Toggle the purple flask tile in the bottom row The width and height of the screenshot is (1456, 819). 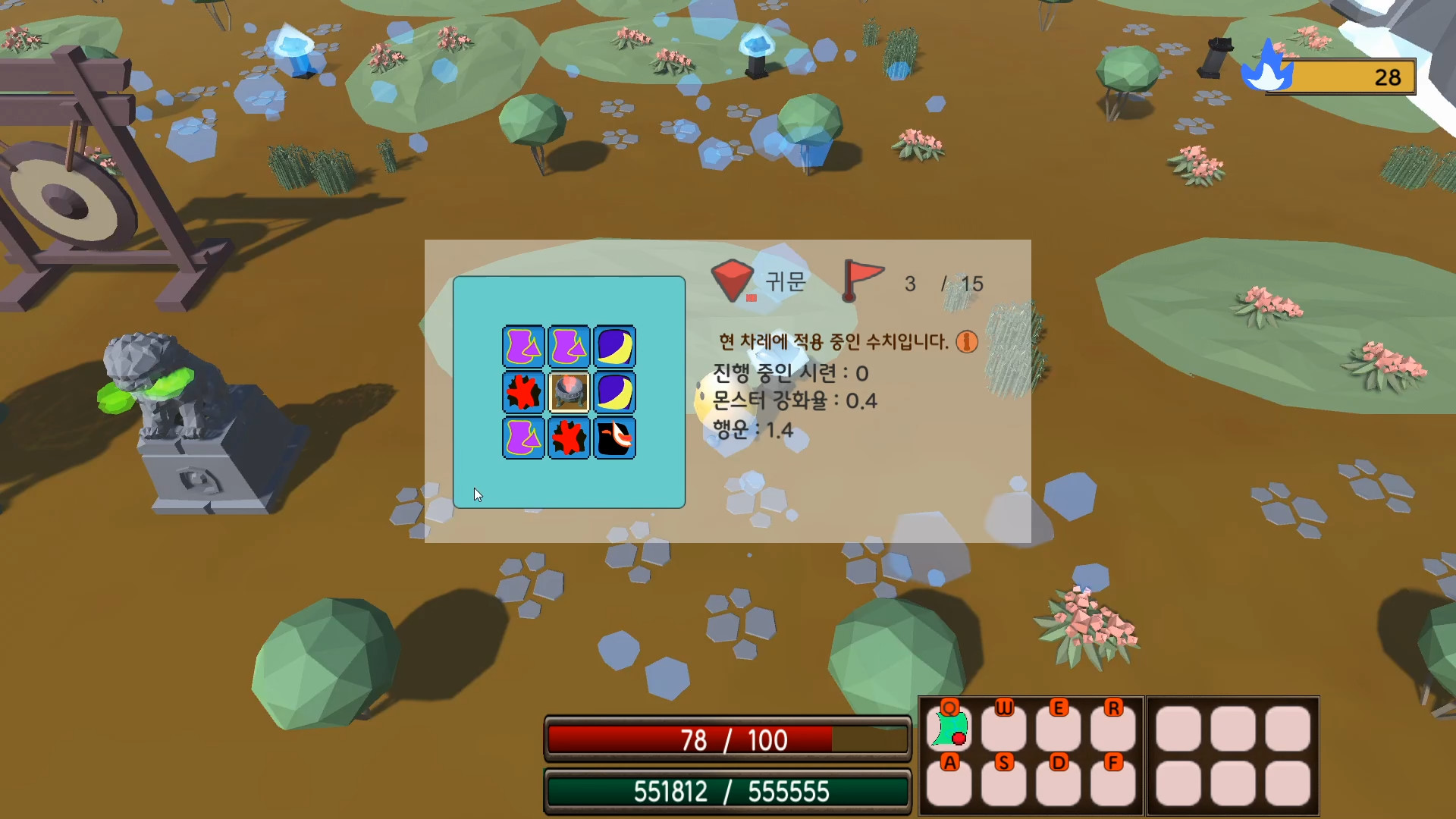pyautogui.click(x=523, y=438)
